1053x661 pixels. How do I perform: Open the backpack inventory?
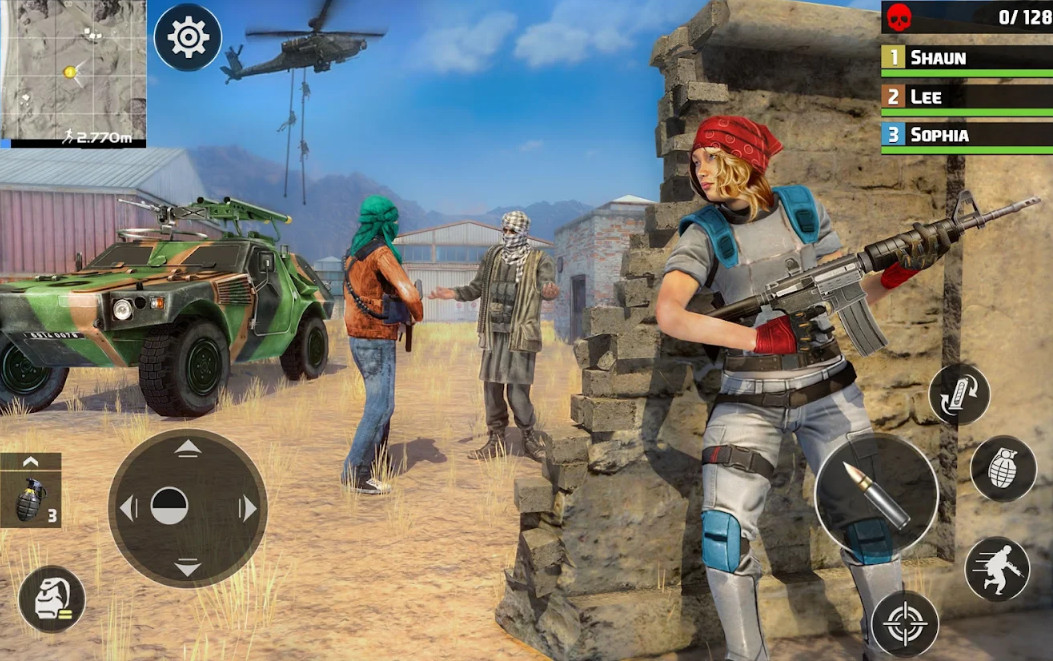tap(52, 599)
